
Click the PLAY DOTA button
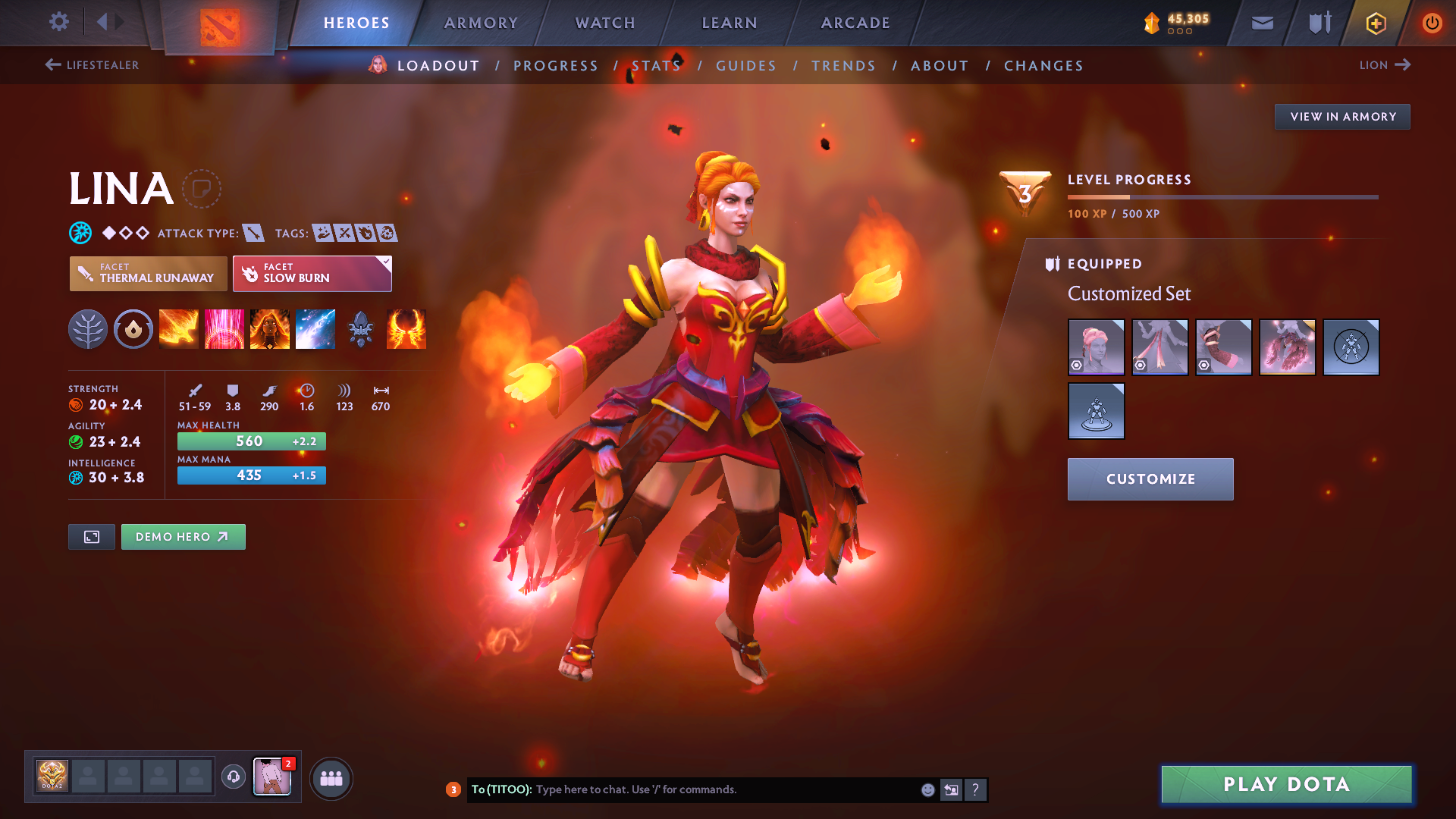point(1285,784)
